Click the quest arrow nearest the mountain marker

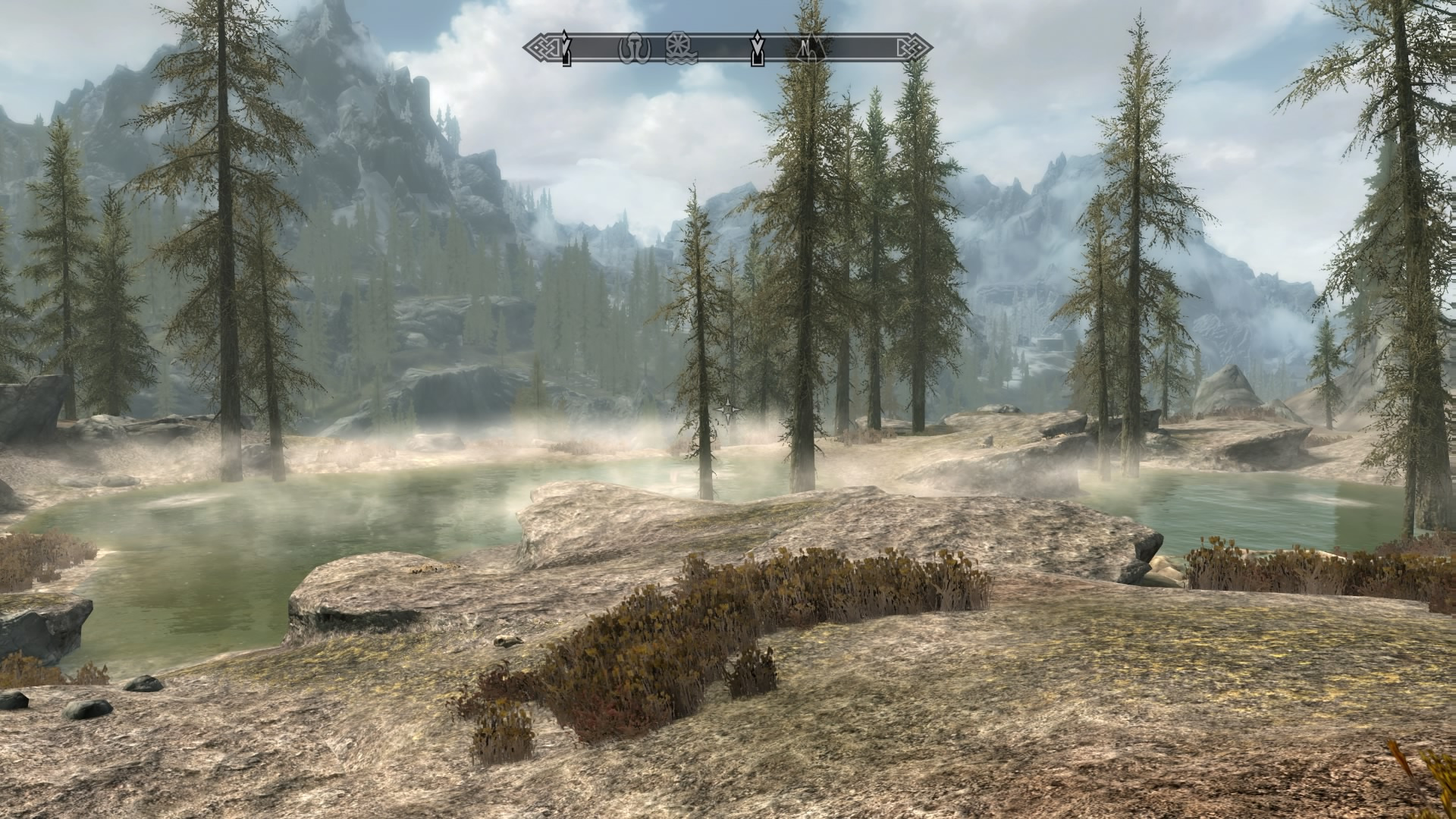click(757, 49)
